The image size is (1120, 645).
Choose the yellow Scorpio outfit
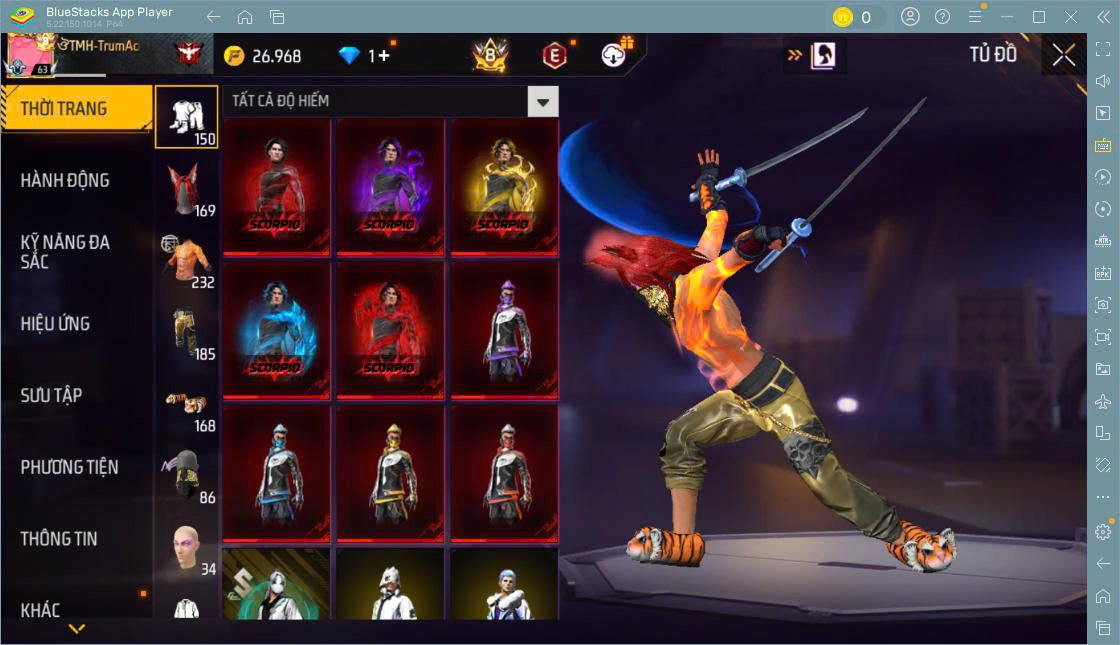tap(503, 186)
